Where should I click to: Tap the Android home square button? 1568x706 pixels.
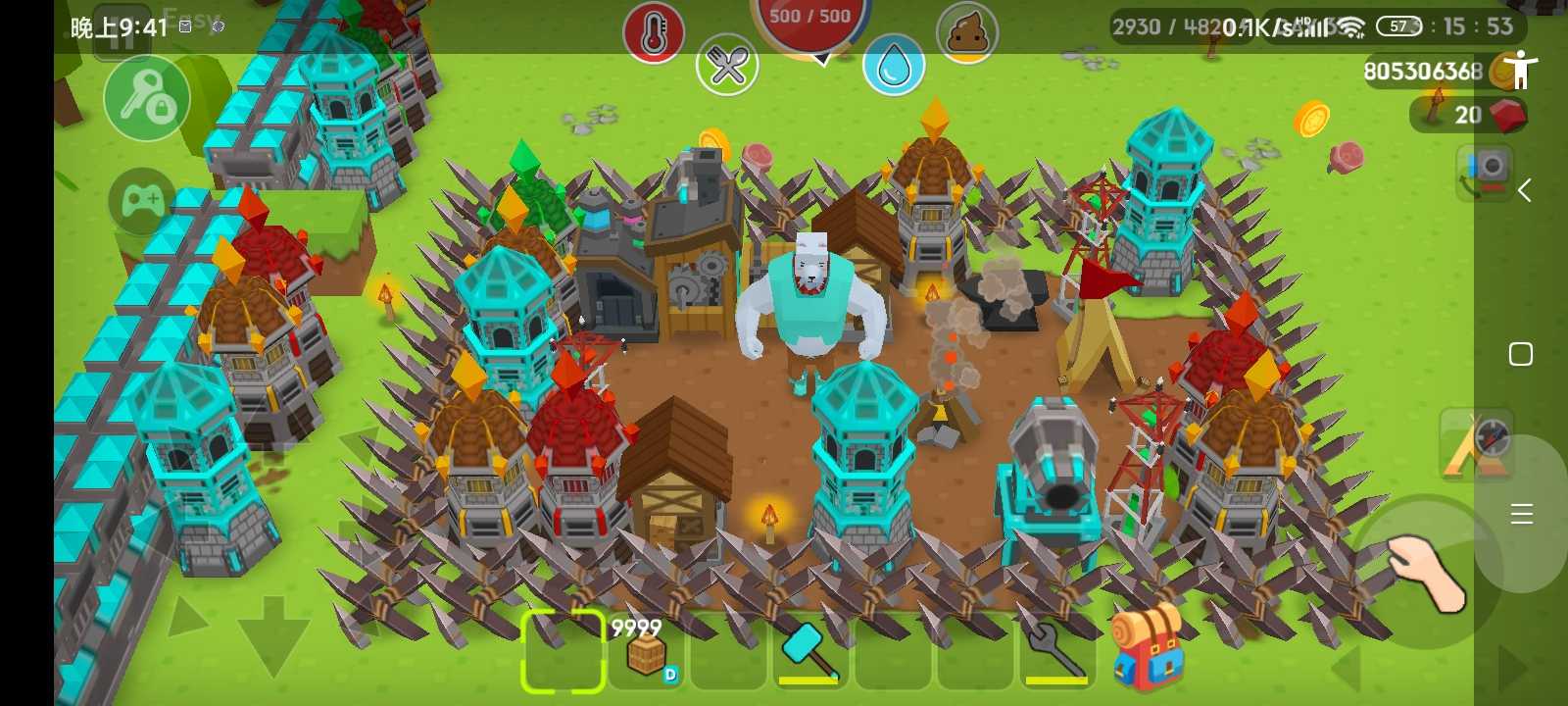pos(1521,354)
